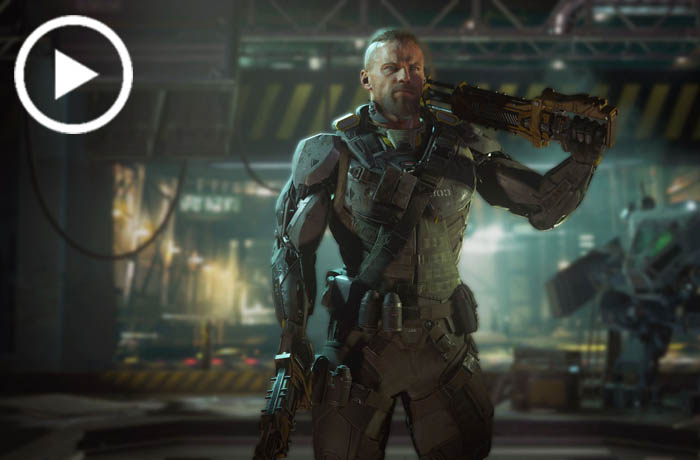Screen dimensions: 700x460
Task: Click the circular play video button
Action: click(73, 74)
